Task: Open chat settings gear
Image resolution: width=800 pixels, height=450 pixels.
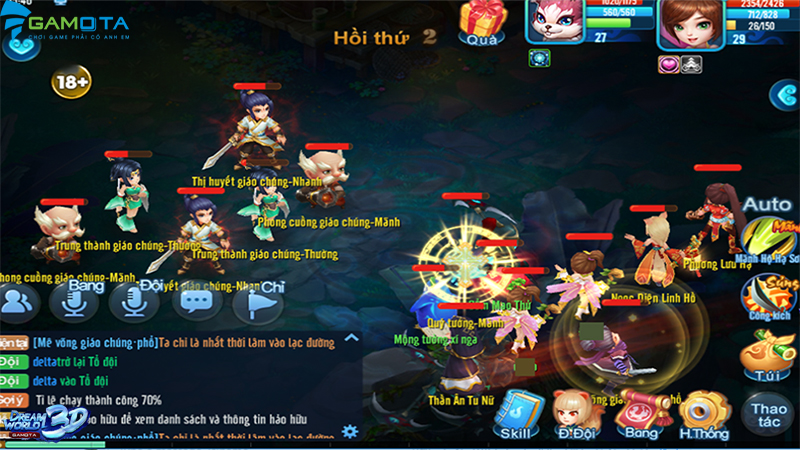Action: (x=349, y=431)
